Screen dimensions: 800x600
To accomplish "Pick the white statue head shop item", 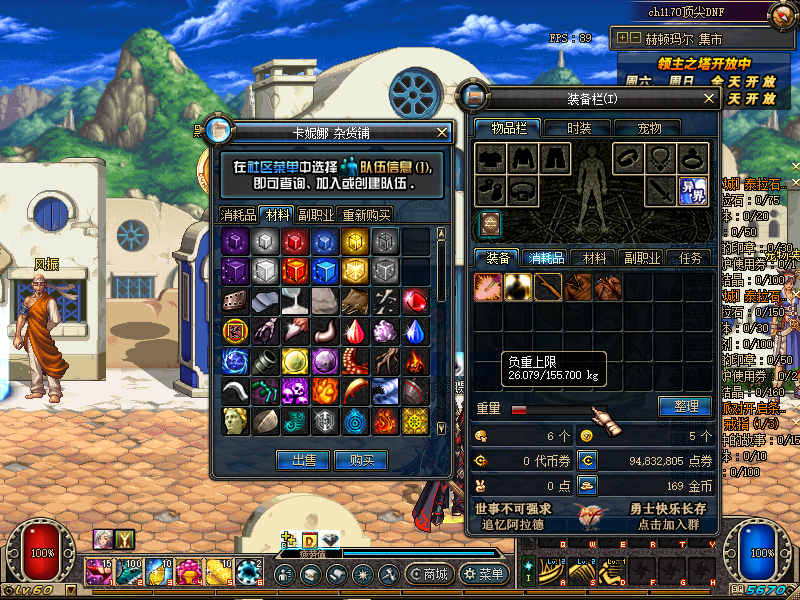I will pos(235,420).
